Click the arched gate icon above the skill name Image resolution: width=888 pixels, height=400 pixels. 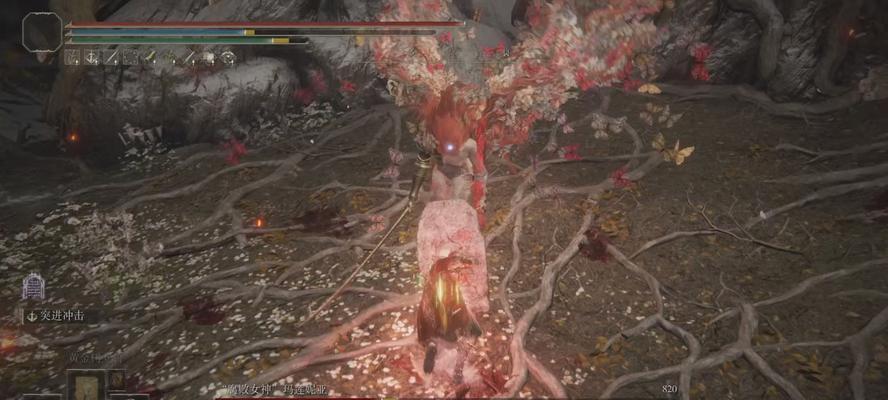pos(33,286)
